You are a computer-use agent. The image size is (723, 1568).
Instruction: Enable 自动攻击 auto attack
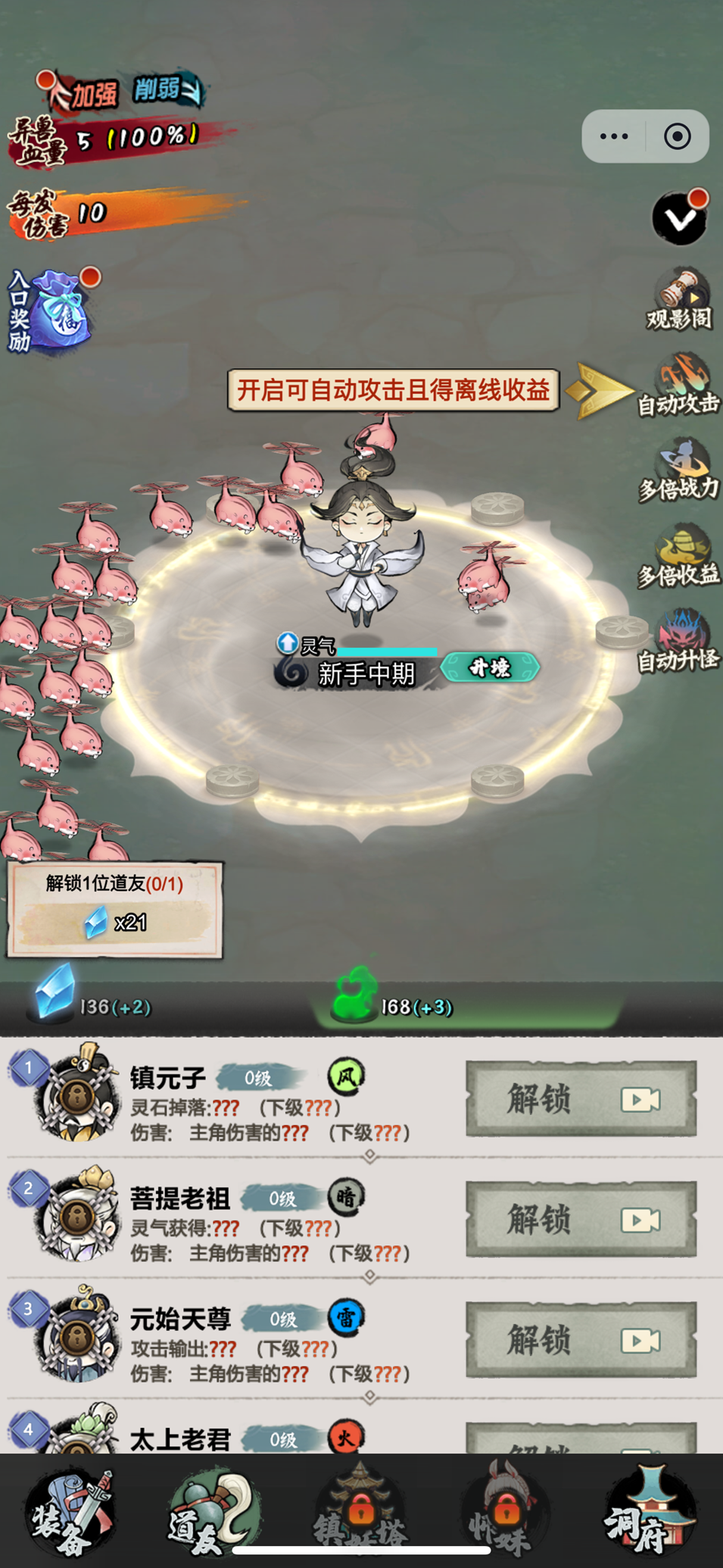pyautogui.click(x=678, y=386)
